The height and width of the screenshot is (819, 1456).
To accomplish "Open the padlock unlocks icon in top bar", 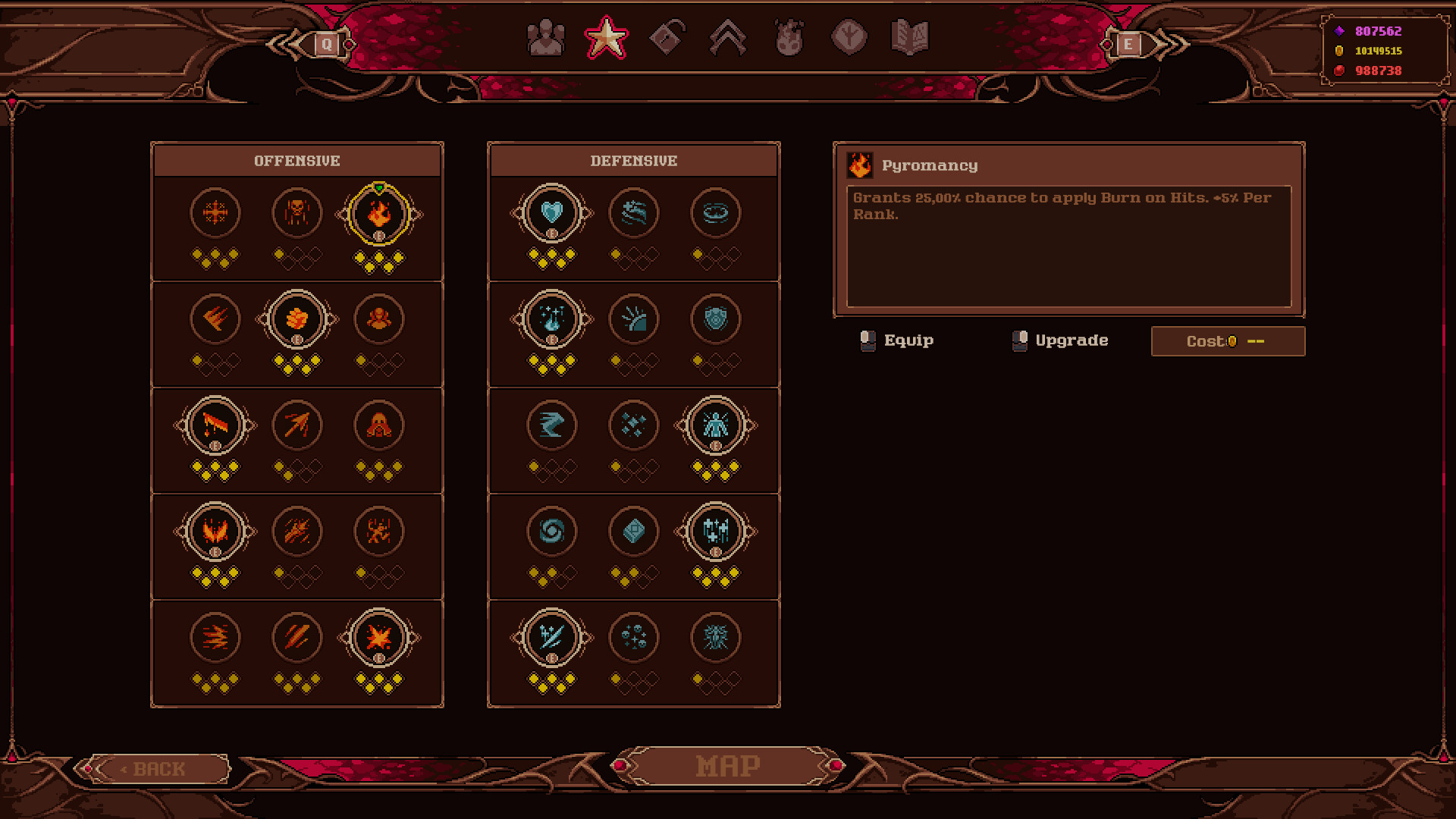I will tap(668, 36).
